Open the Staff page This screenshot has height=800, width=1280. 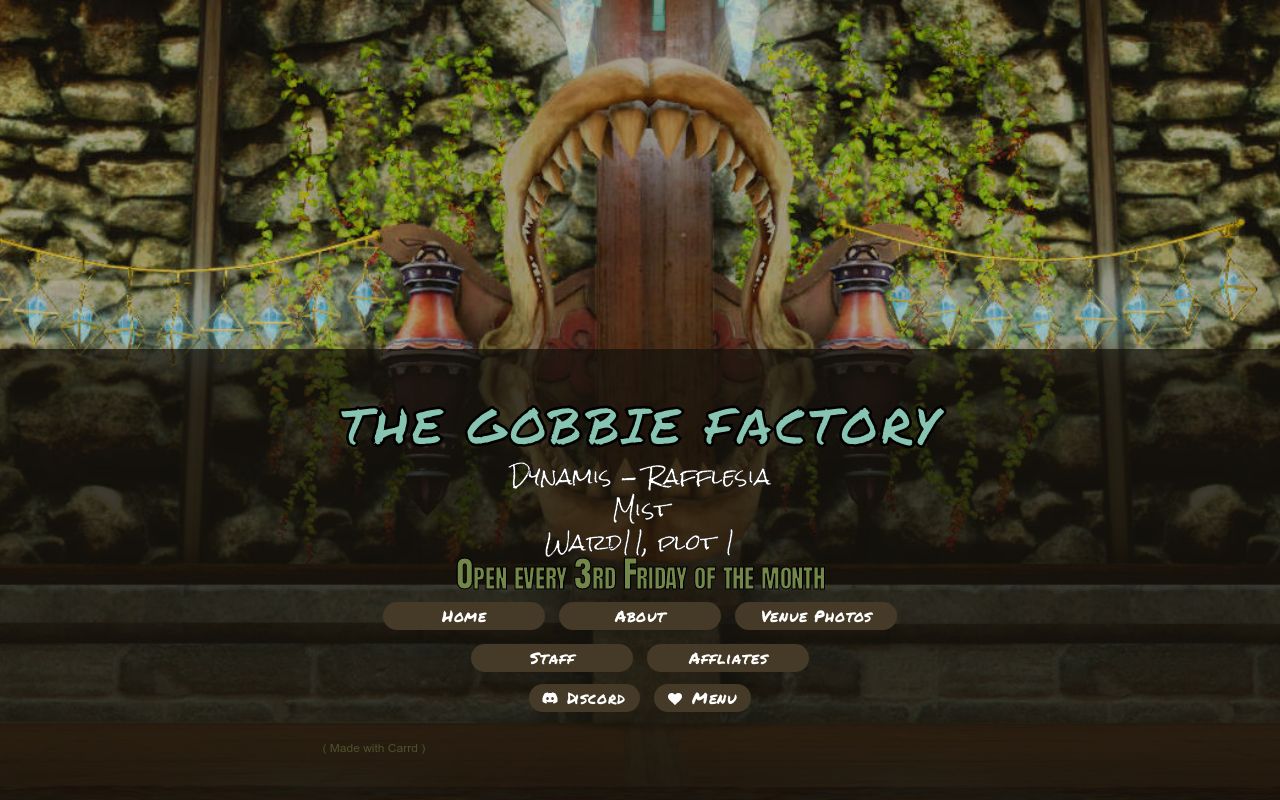click(x=551, y=658)
